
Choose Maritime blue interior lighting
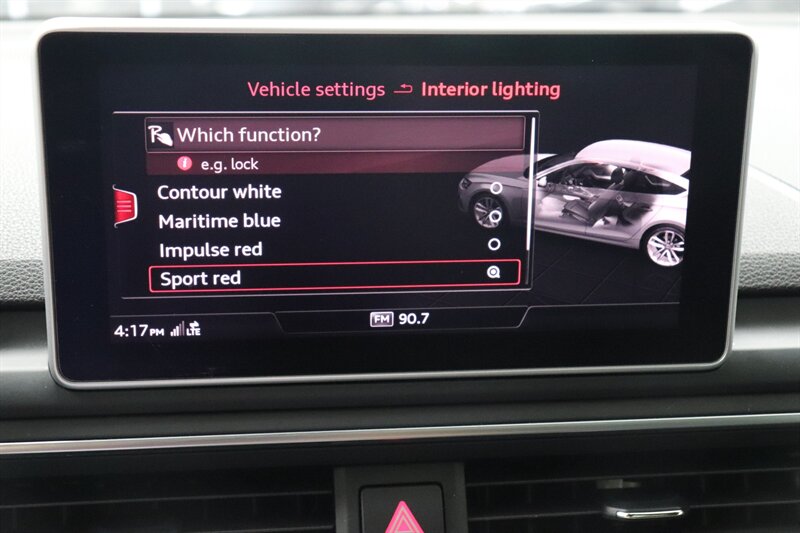pyautogui.click(x=220, y=221)
